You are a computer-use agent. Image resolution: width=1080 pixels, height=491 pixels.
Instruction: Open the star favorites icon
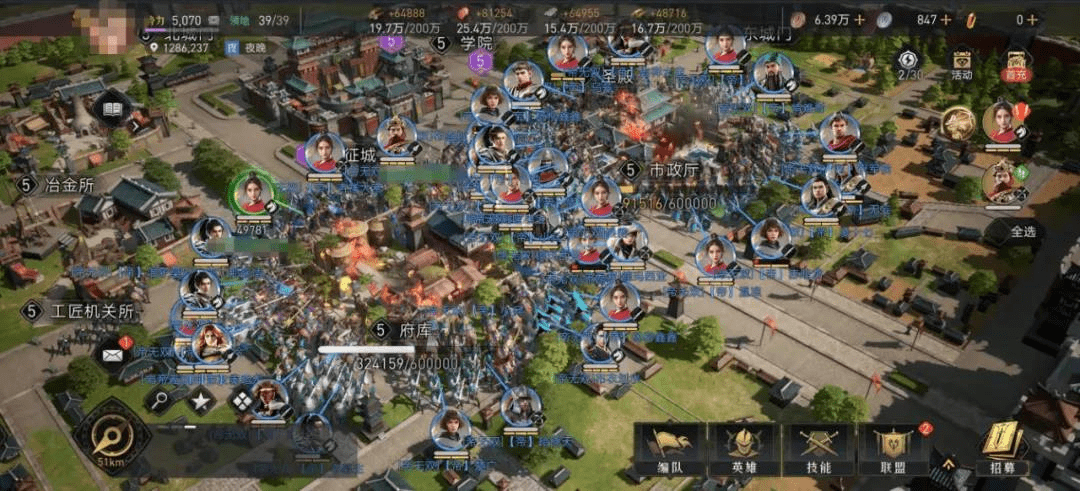pyautogui.click(x=201, y=401)
